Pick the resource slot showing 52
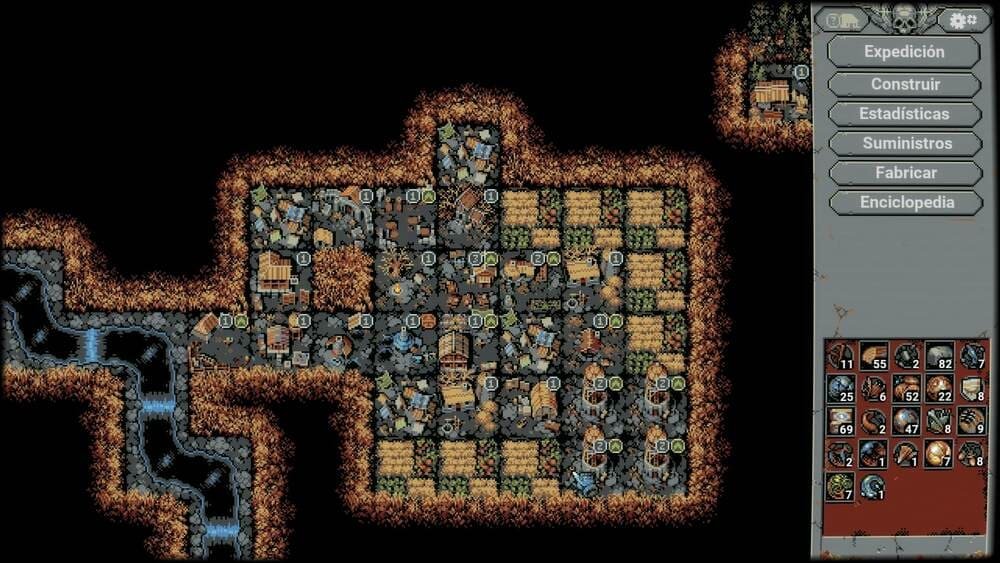Screen dimensions: 1000x563 [x=907, y=388]
